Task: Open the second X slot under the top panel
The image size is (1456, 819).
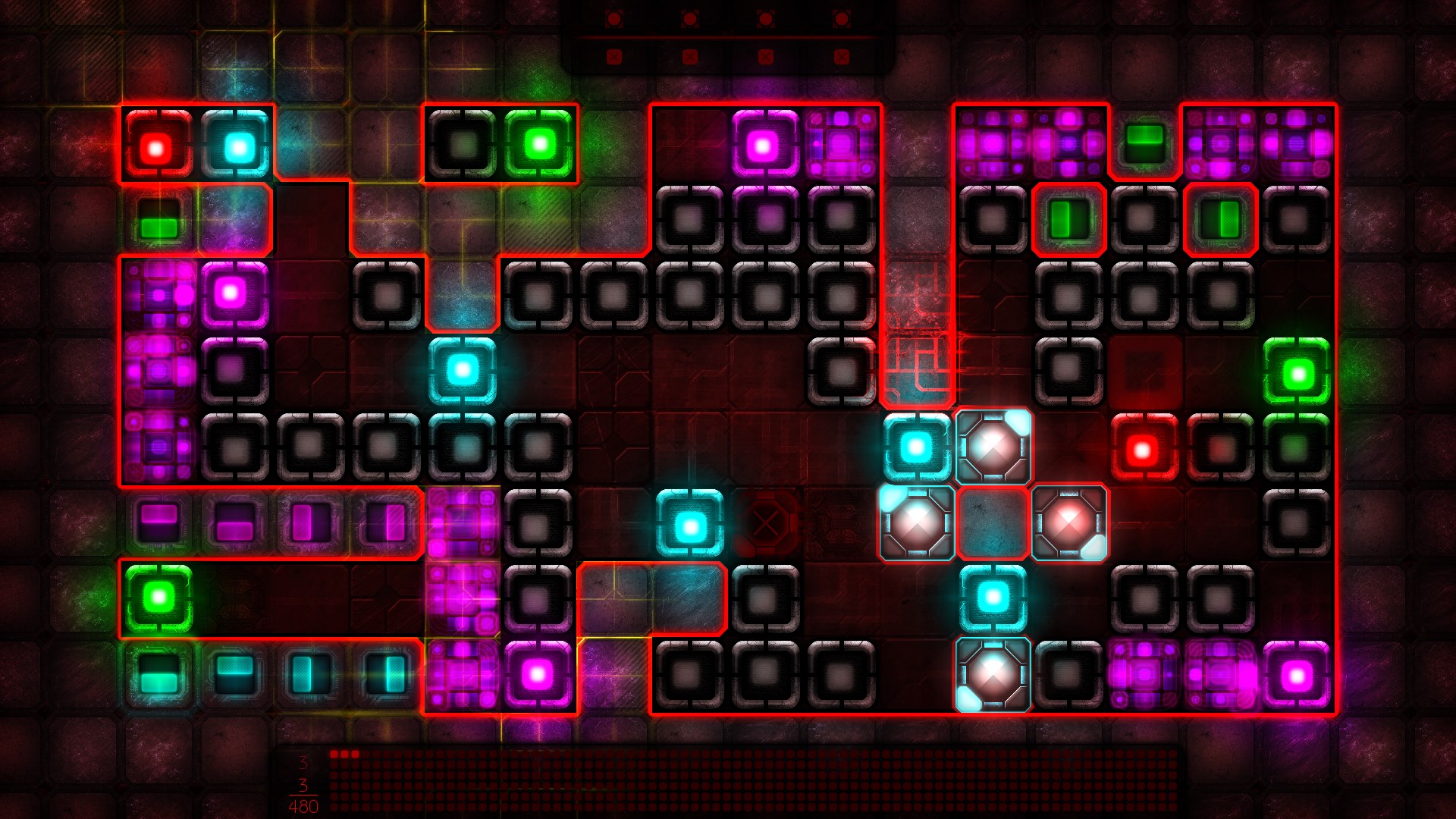Action: 689,55
